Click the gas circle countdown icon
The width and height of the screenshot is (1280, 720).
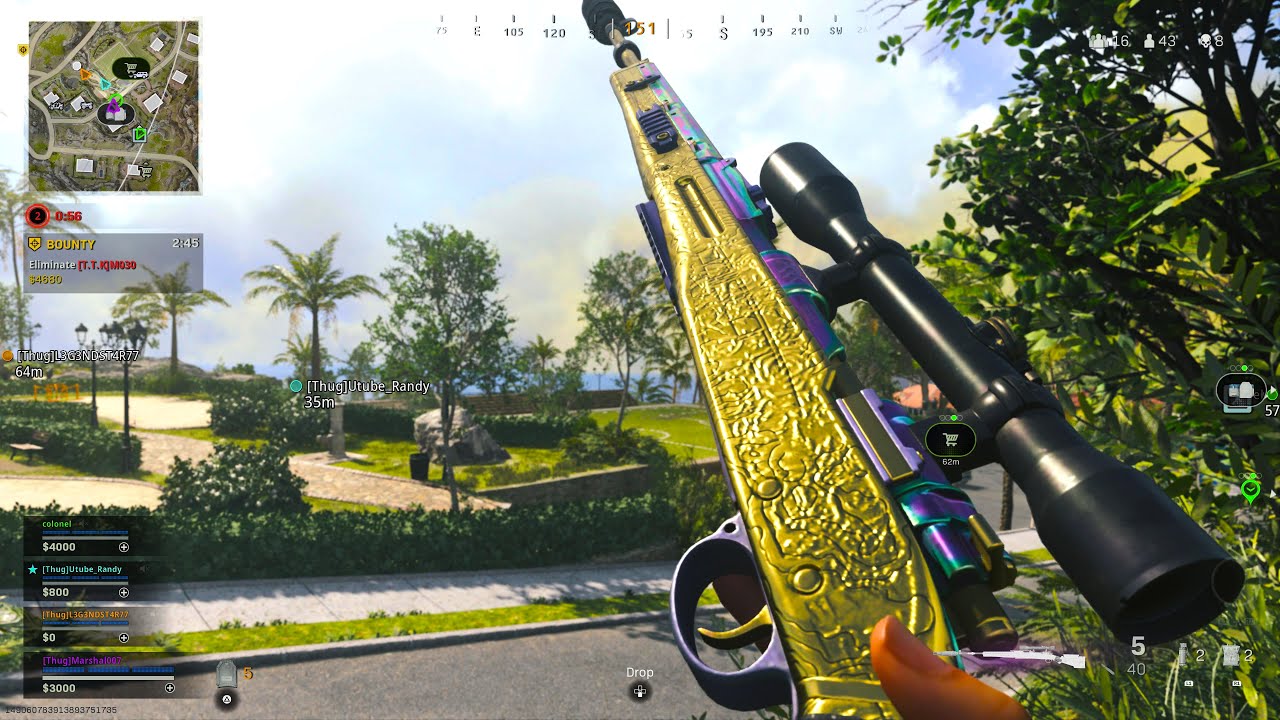(x=37, y=215)
